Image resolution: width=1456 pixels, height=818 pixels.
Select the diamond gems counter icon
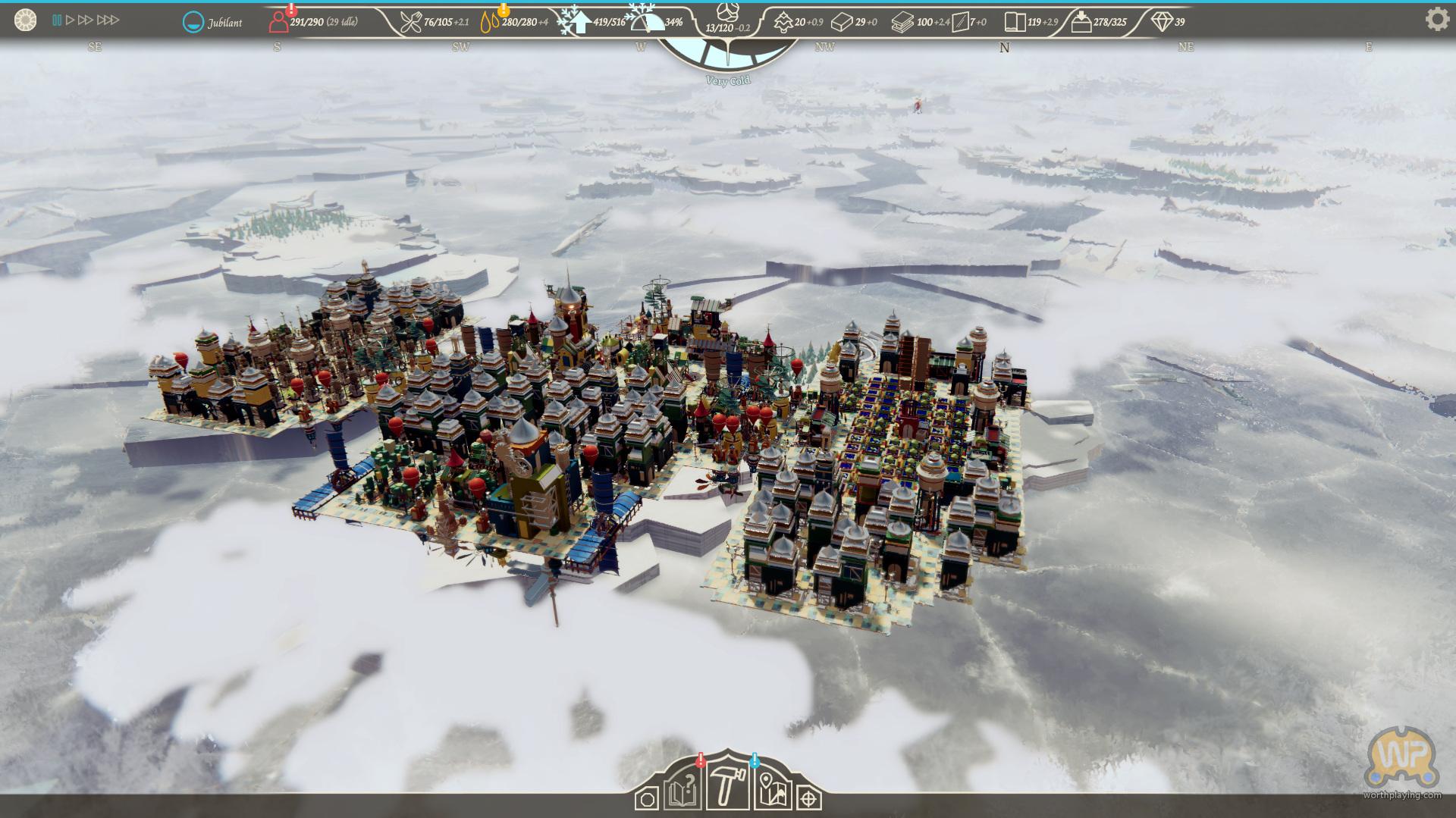(x=1161, y=22)
